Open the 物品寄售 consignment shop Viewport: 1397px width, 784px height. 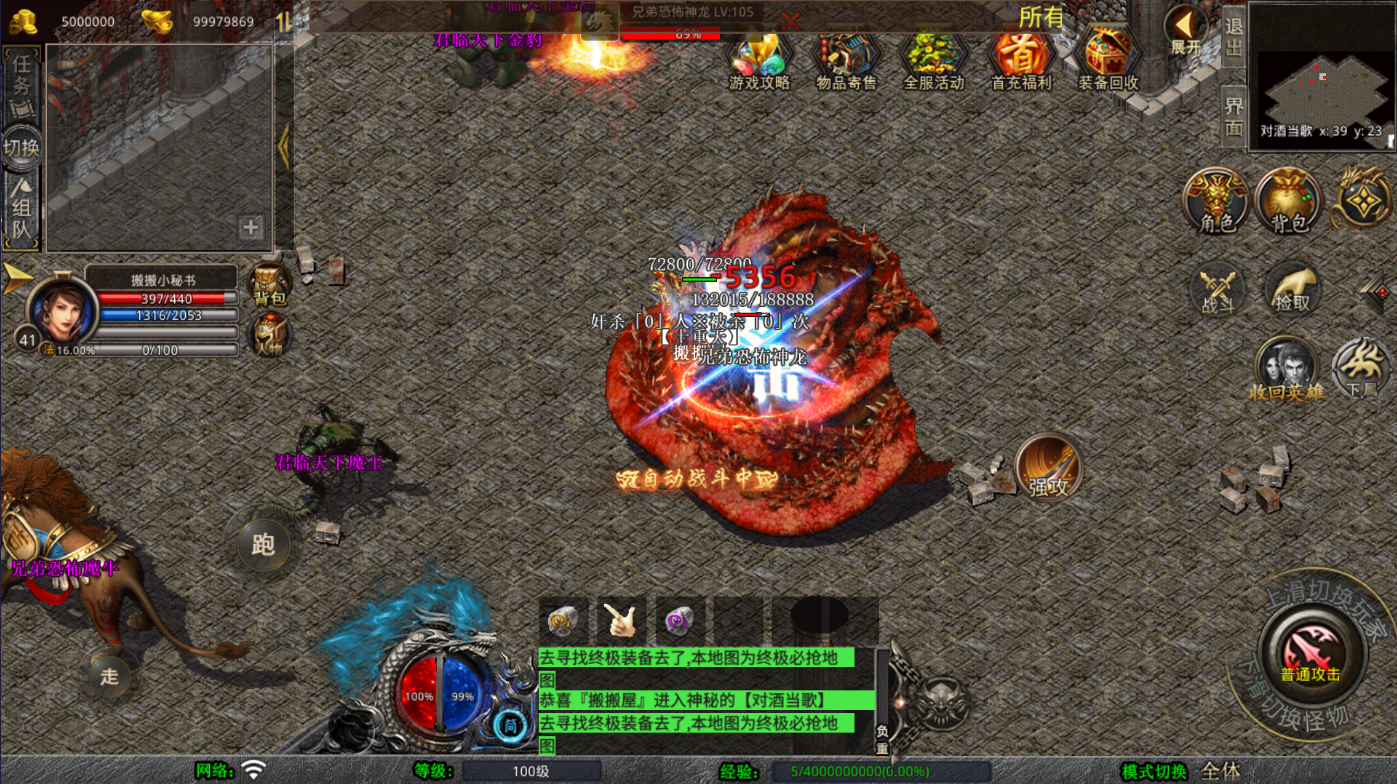[x=846, y=60]
